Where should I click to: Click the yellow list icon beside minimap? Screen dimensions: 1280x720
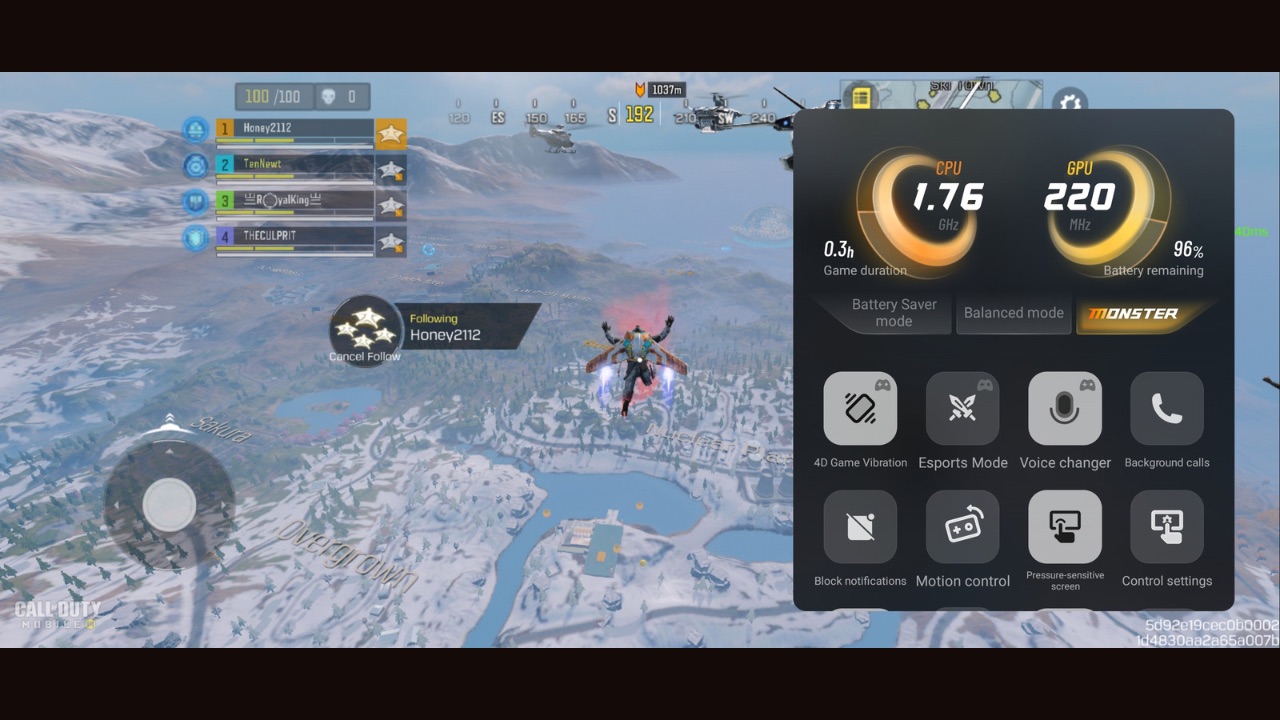[860, 97]
